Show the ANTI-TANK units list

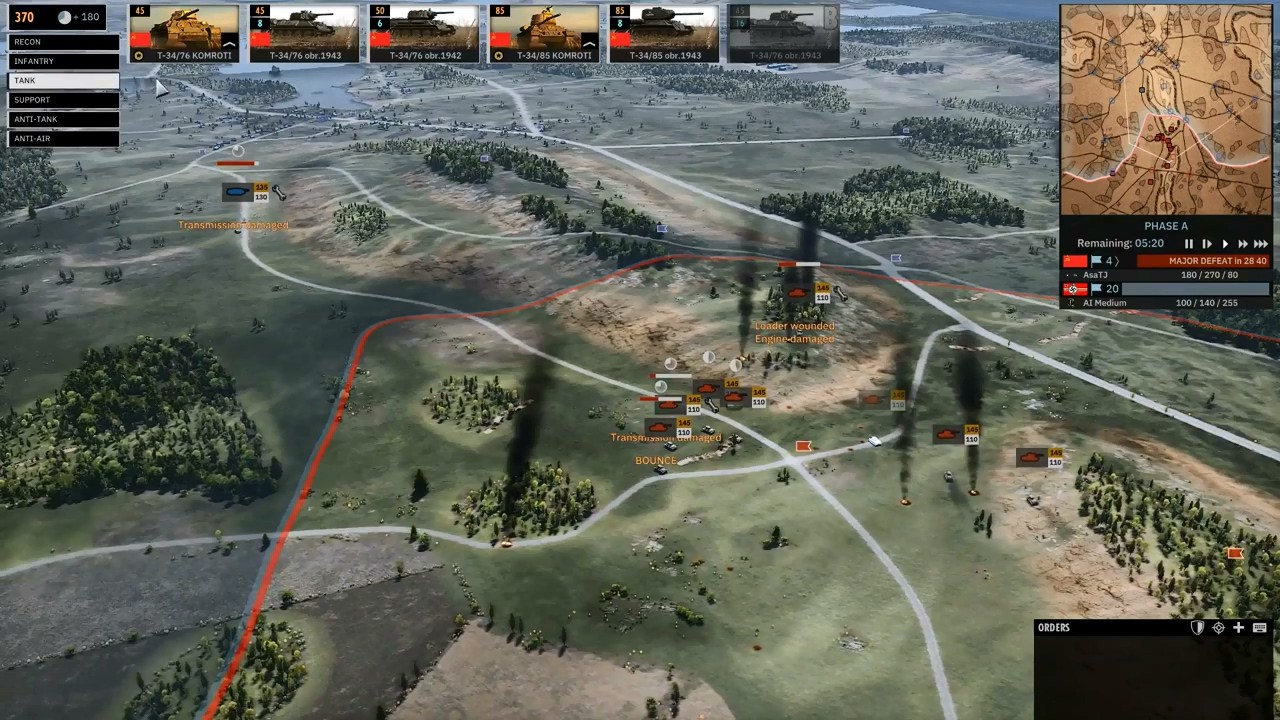[63, 119]
